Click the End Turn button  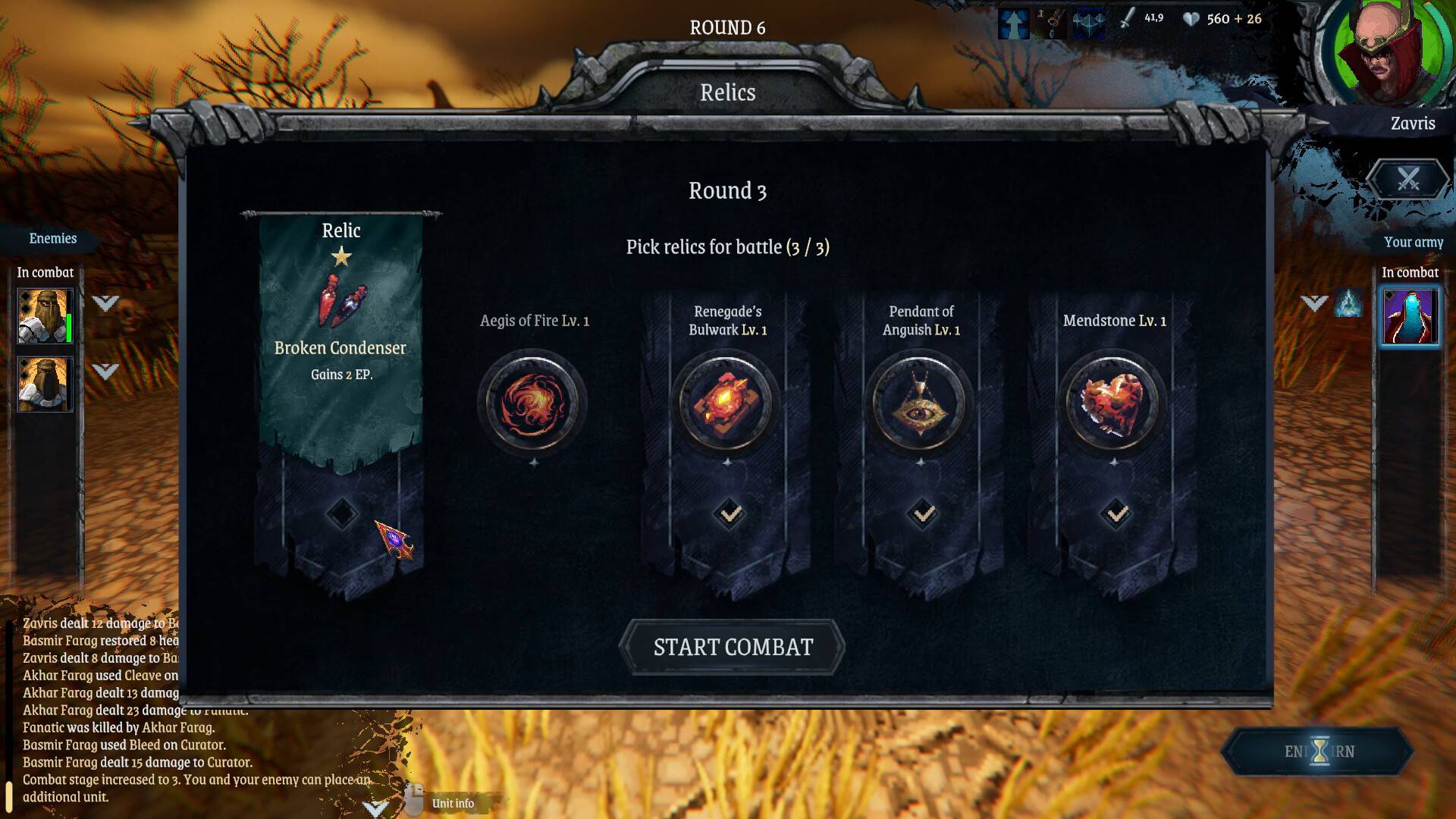click(1319, 752)
